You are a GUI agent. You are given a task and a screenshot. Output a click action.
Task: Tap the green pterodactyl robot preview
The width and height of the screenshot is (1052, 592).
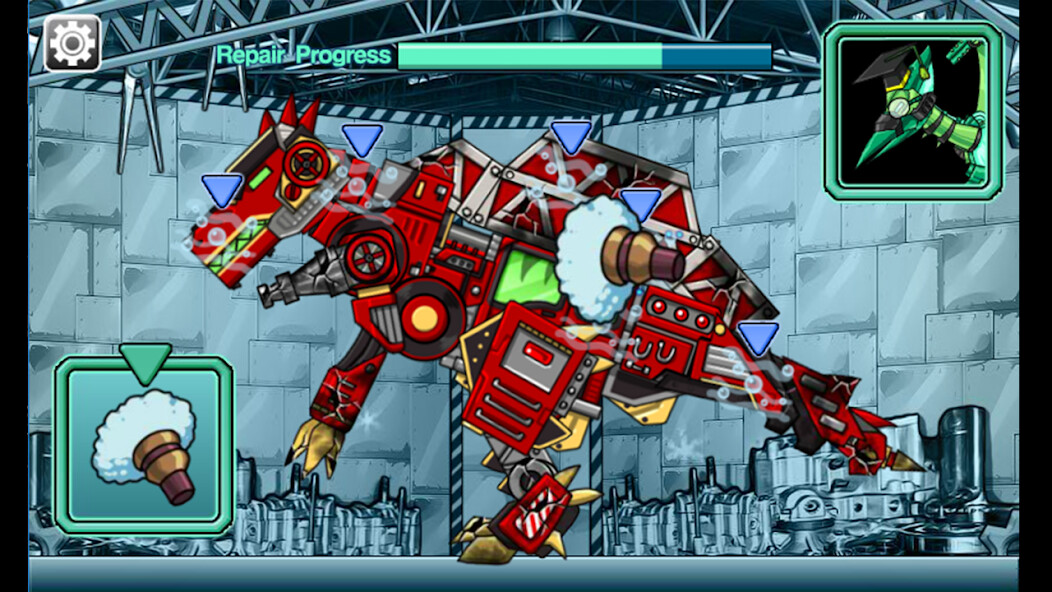[x=912, y=110]
